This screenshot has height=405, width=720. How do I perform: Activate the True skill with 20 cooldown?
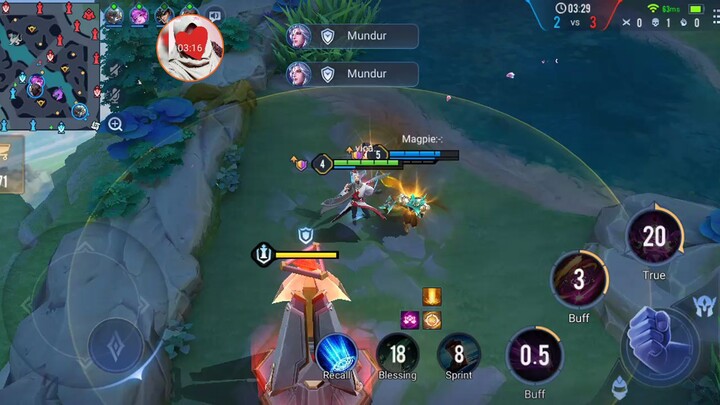[654, 237]
